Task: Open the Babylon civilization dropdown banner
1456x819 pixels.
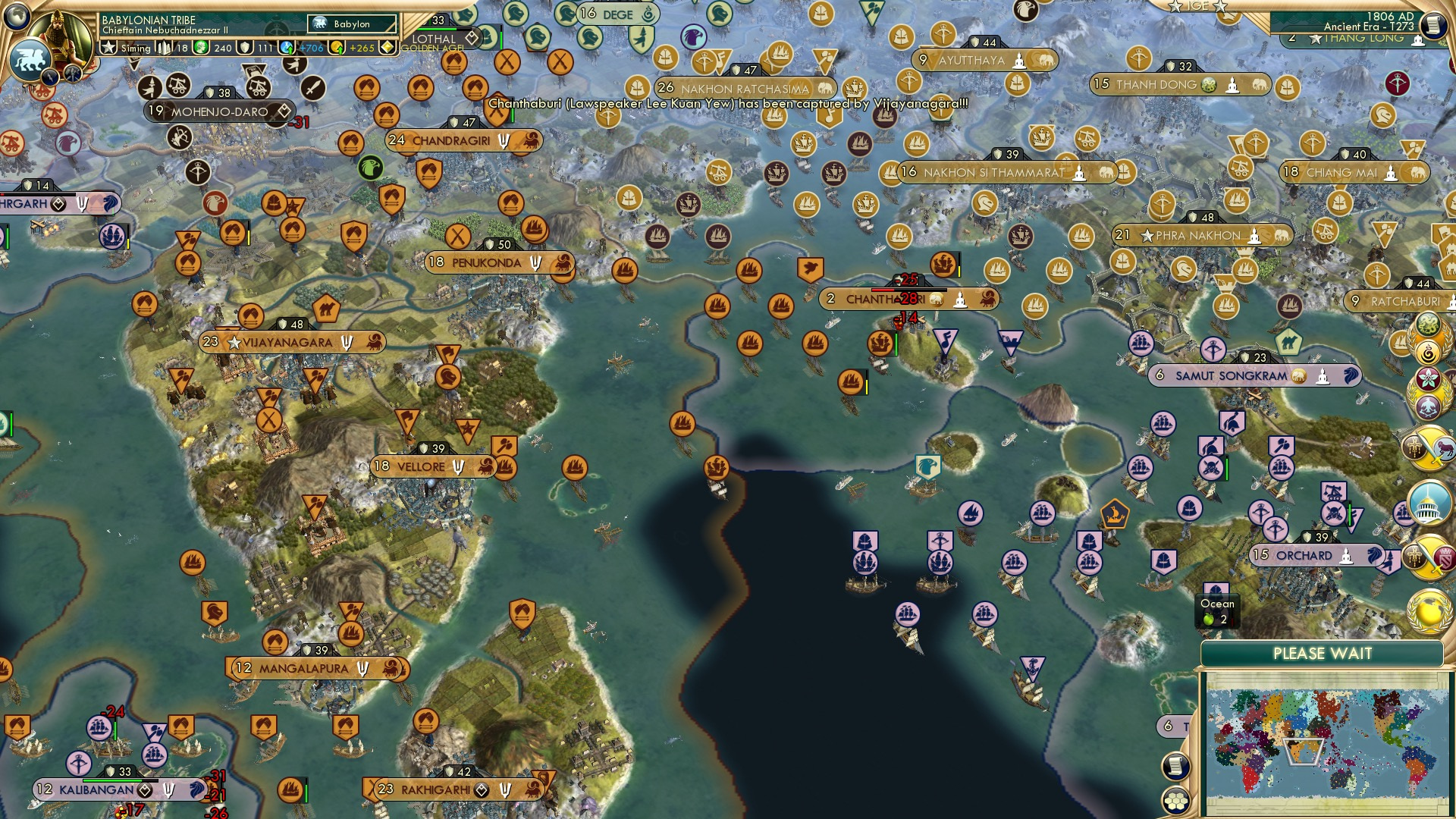Action: 351,25
